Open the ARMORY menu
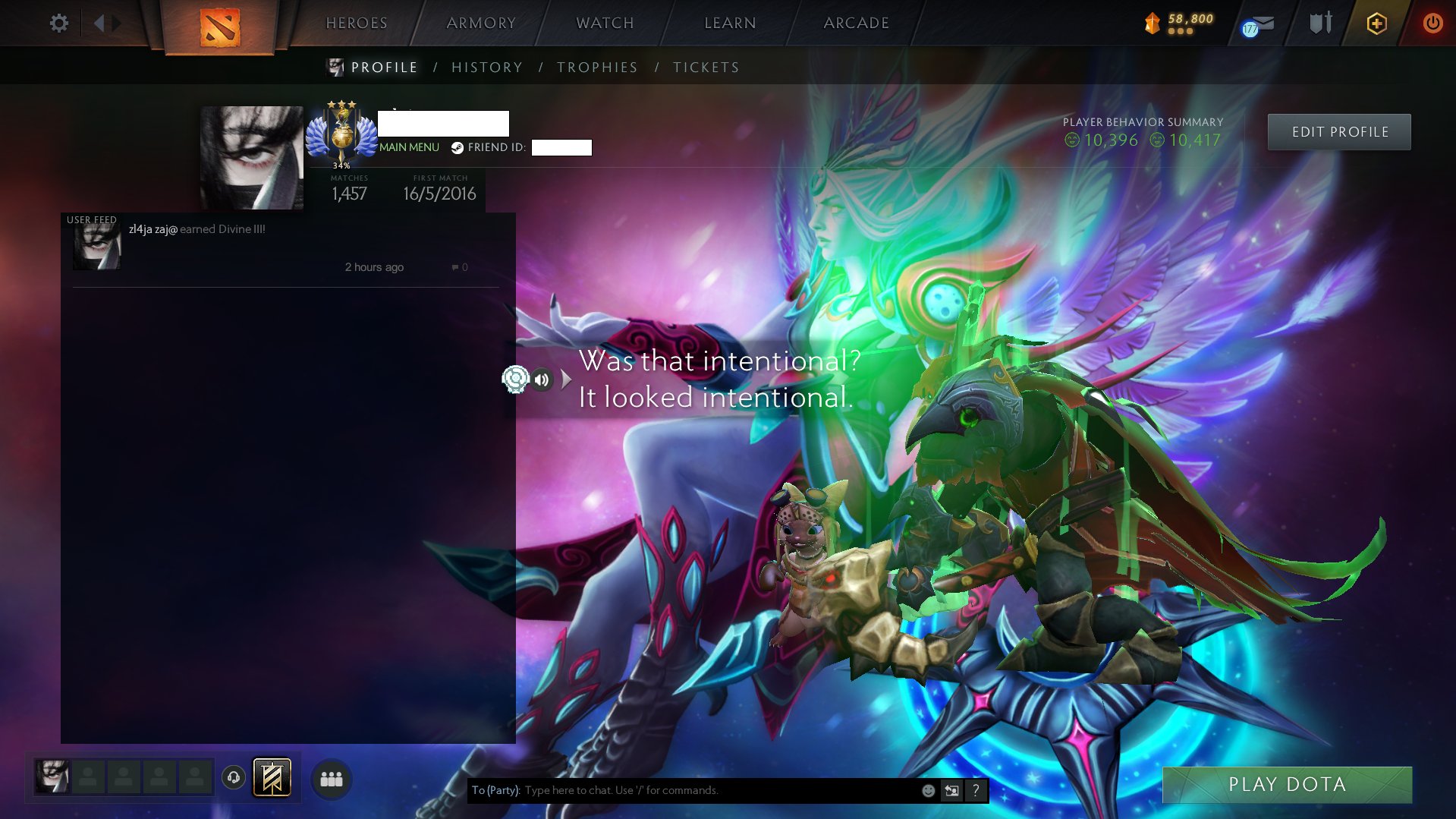Screen dimensions: 1456x819 481,23
